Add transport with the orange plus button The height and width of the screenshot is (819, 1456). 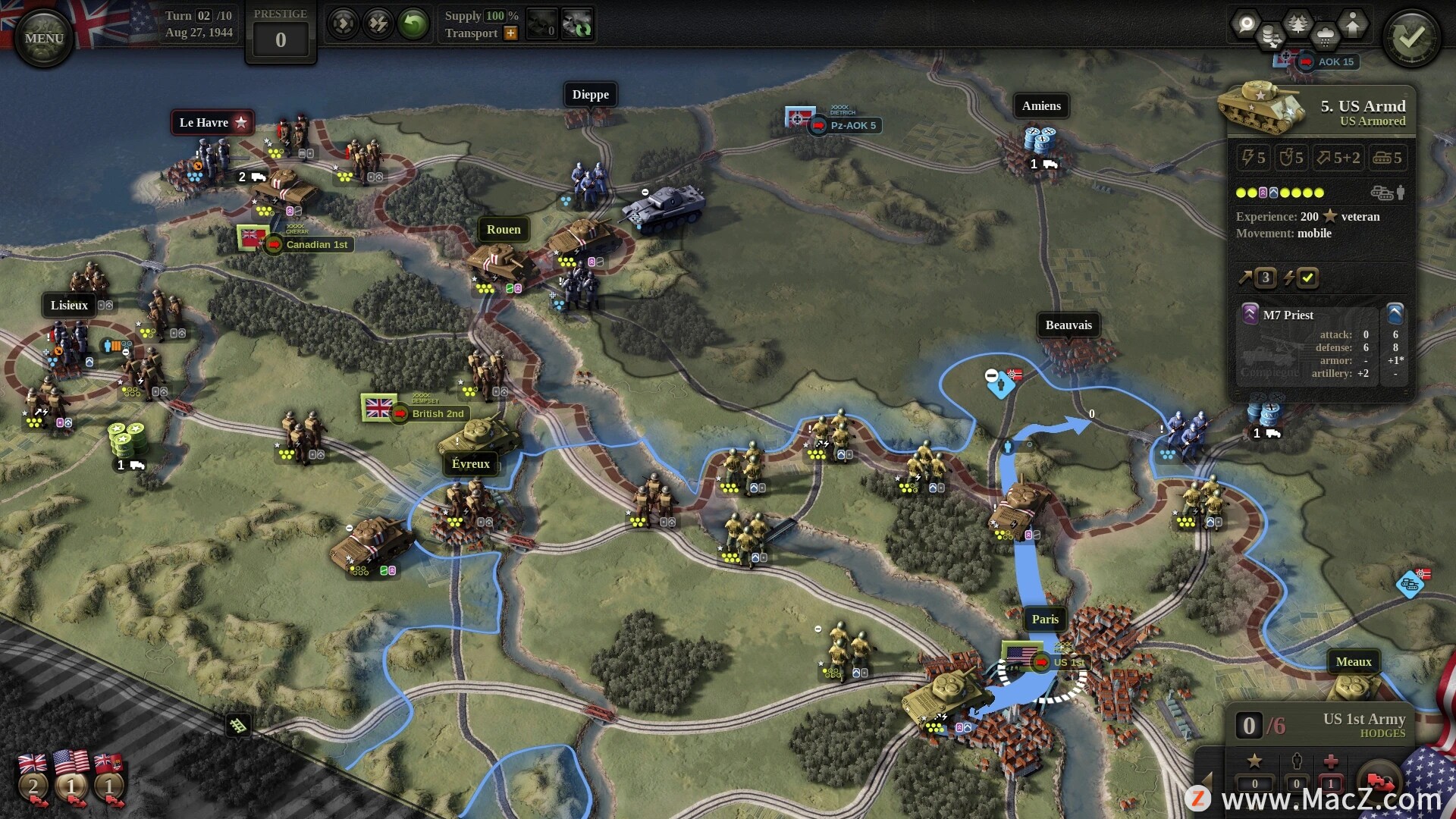pyautogui.click(x=510, y=33)
